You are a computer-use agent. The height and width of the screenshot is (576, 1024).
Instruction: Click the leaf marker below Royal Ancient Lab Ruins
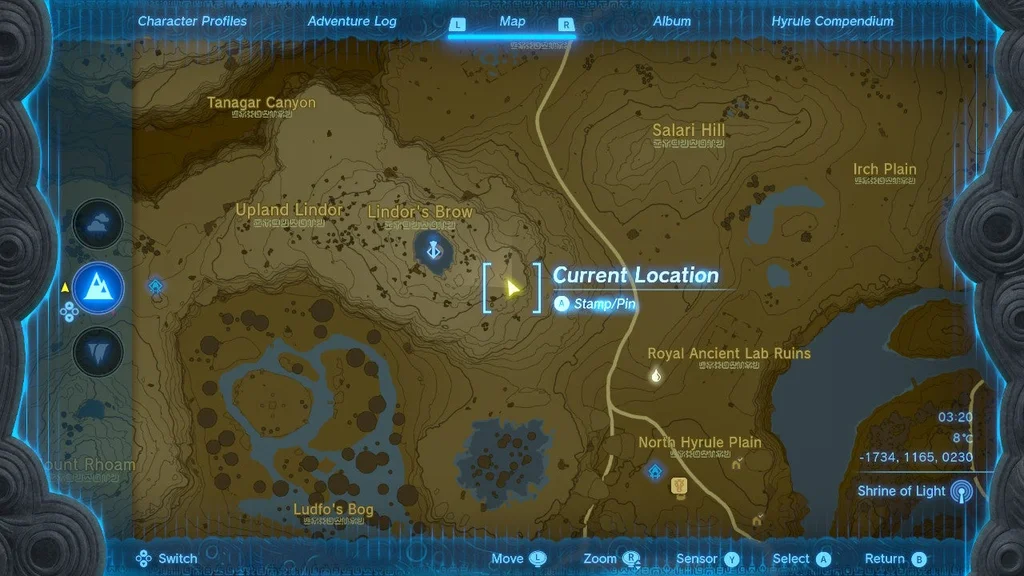656,376
